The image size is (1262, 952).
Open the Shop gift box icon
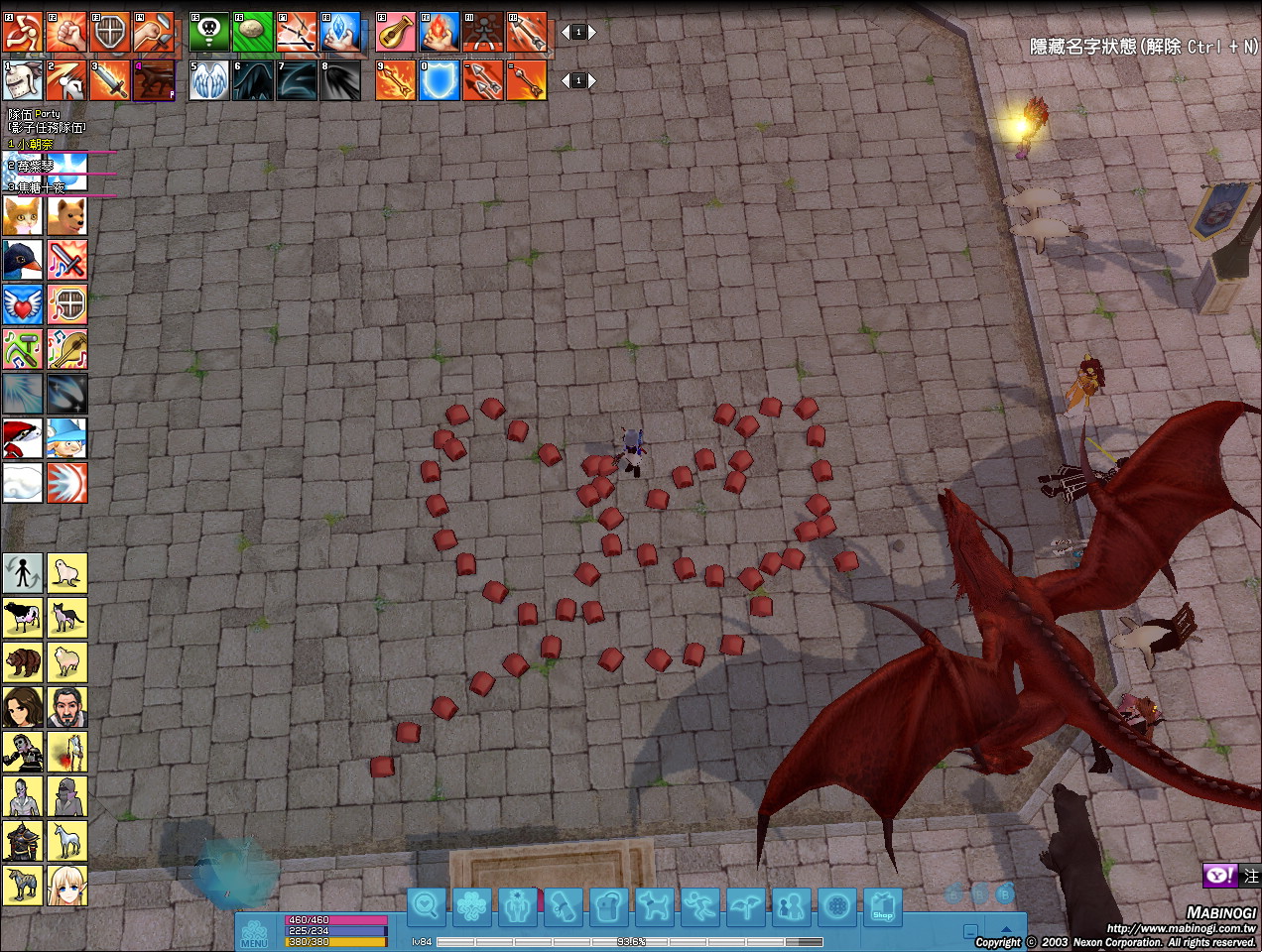click(882, 906)
